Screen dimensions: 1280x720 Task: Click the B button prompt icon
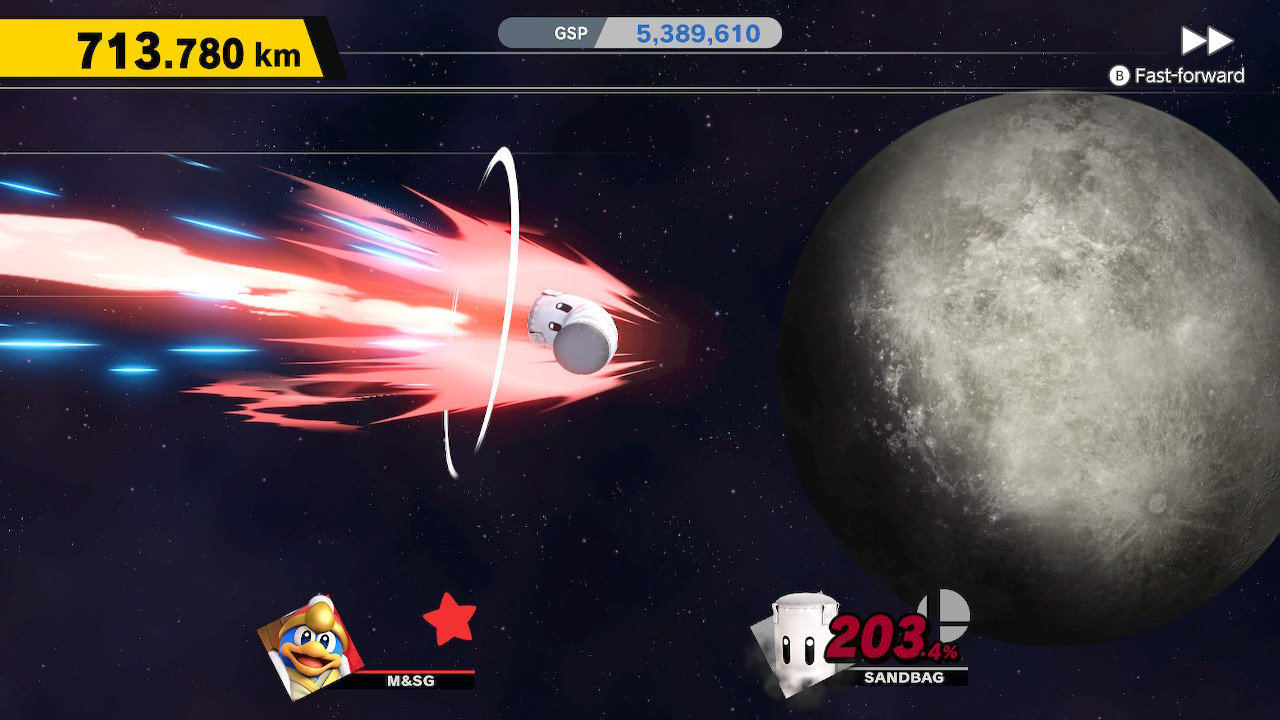pyautogui.click(x=1118, y=74)
